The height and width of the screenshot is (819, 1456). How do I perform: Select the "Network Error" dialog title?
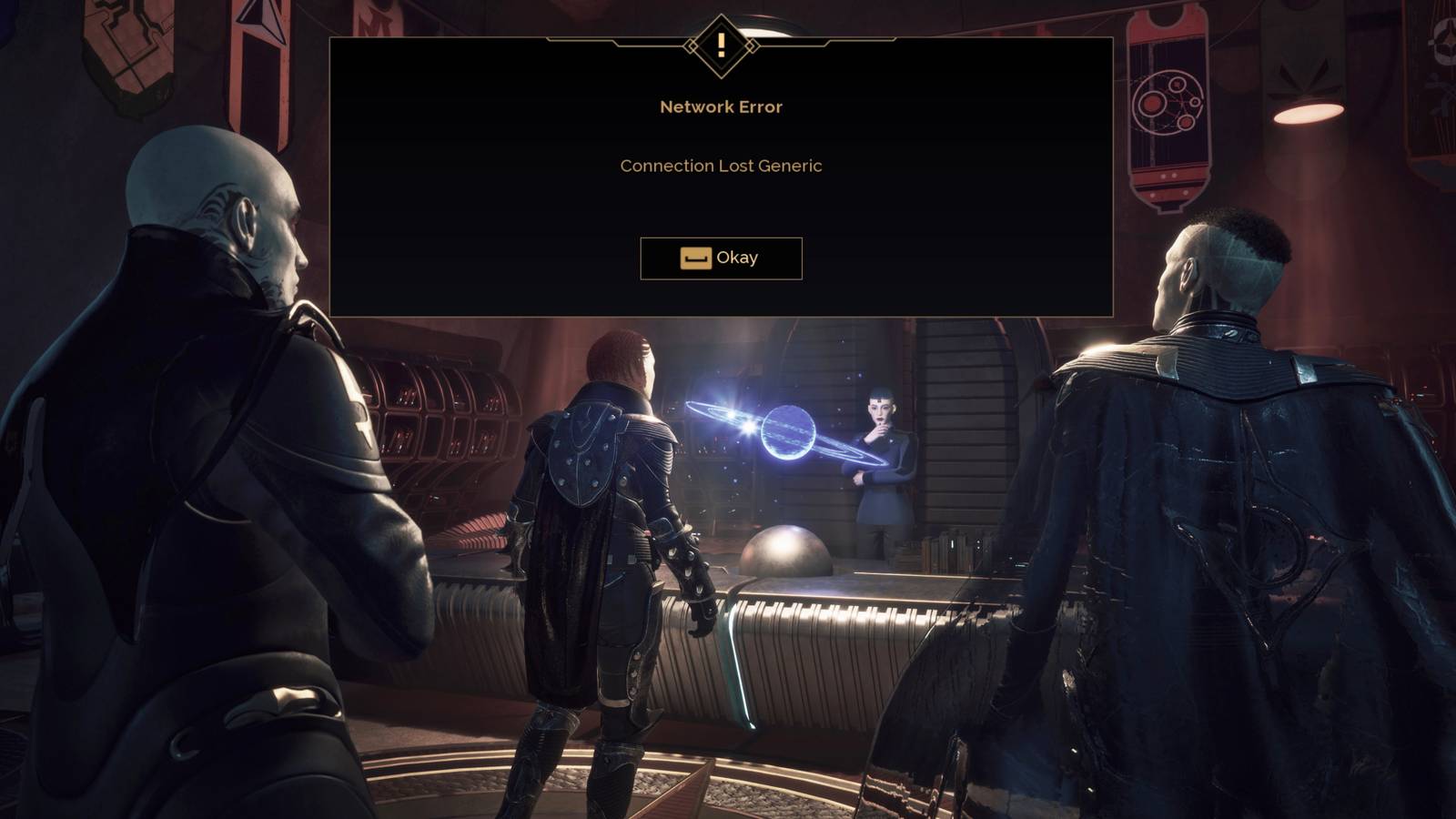click(x=721, y=107)
